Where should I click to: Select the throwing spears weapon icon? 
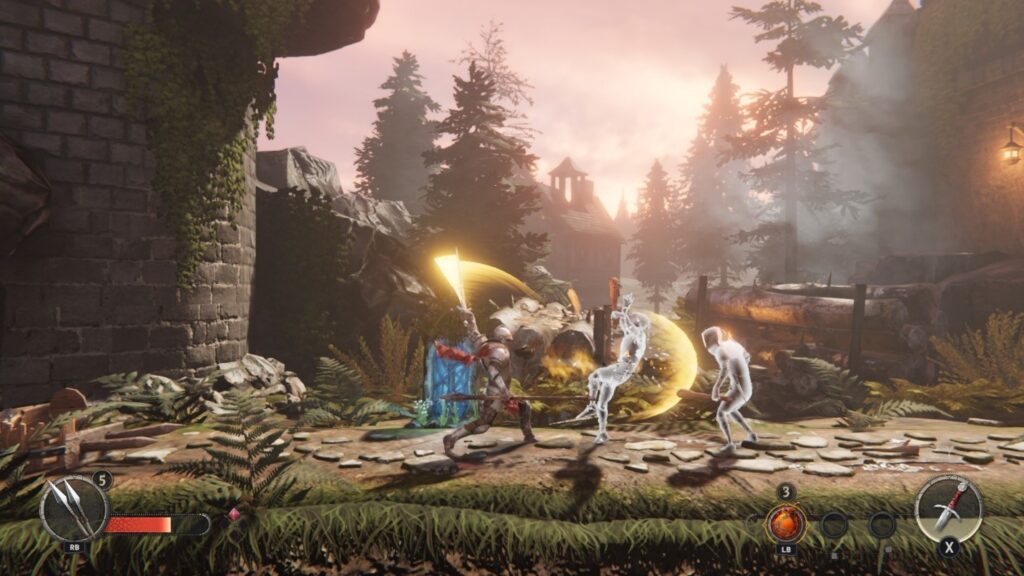pyautogui.click(x=73, y=508)
